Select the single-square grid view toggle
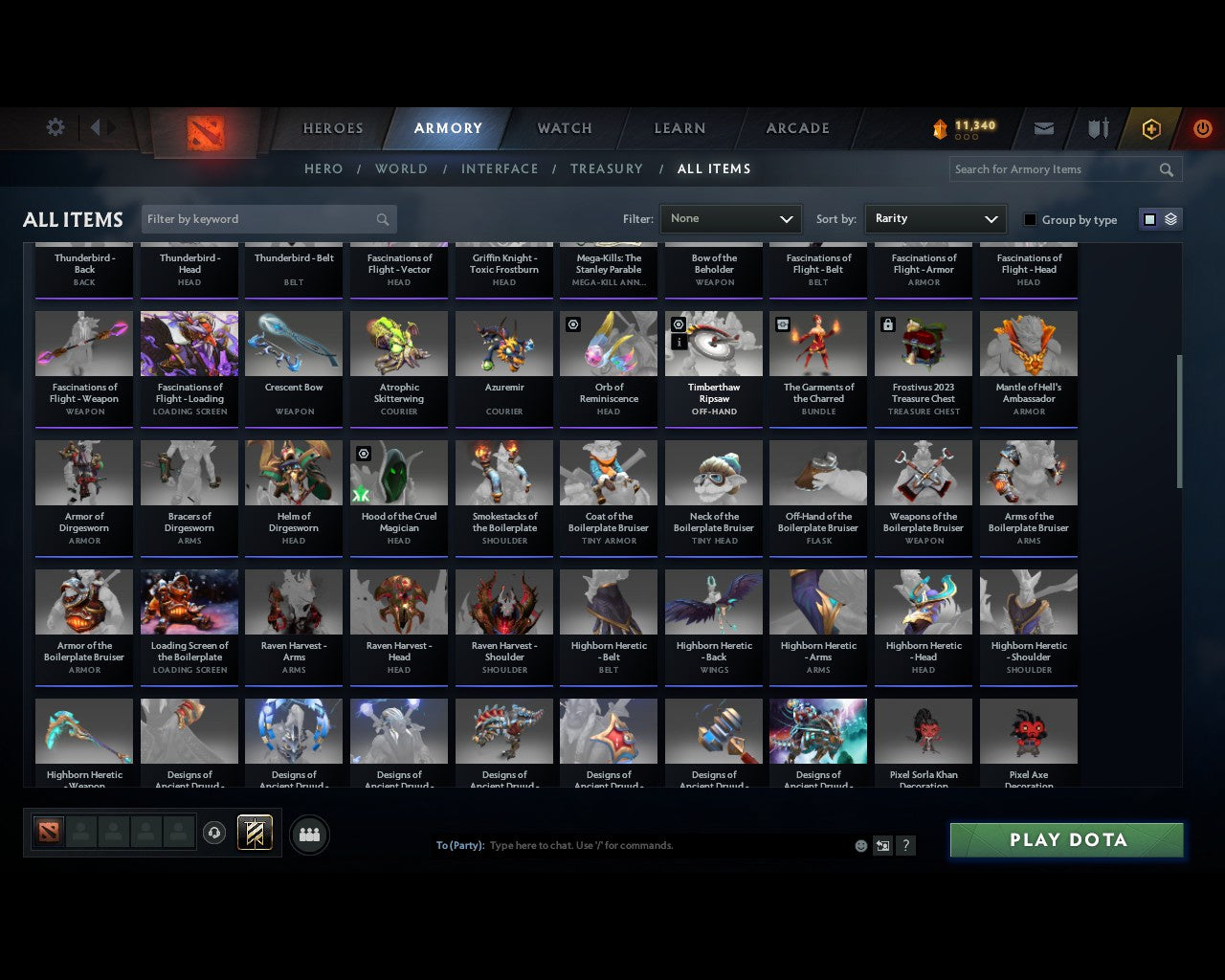The width and height of the screenshot is (1225, 980). 1149,218
